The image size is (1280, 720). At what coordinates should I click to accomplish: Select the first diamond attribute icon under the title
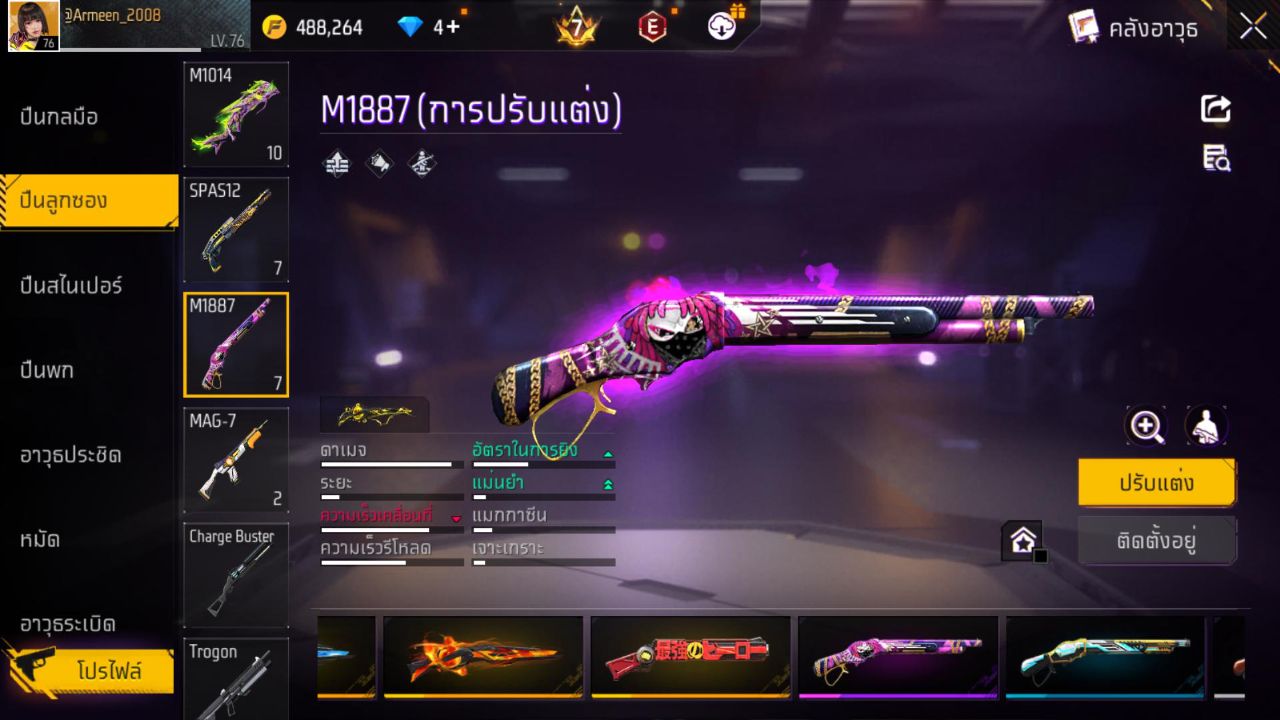pyautogui.click(x=336, y=163)
